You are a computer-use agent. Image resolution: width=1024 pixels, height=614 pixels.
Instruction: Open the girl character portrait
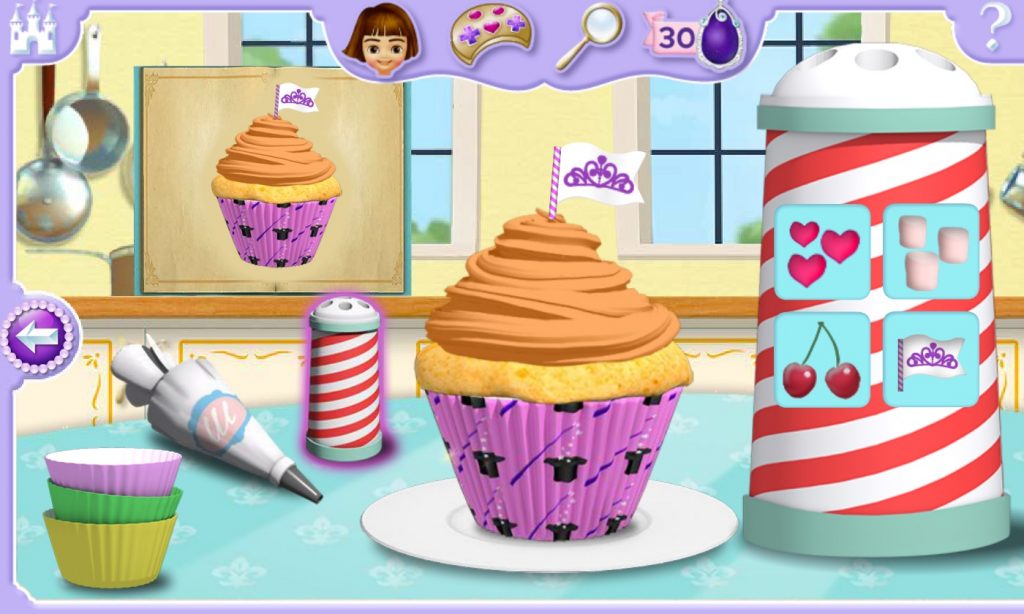381,38
